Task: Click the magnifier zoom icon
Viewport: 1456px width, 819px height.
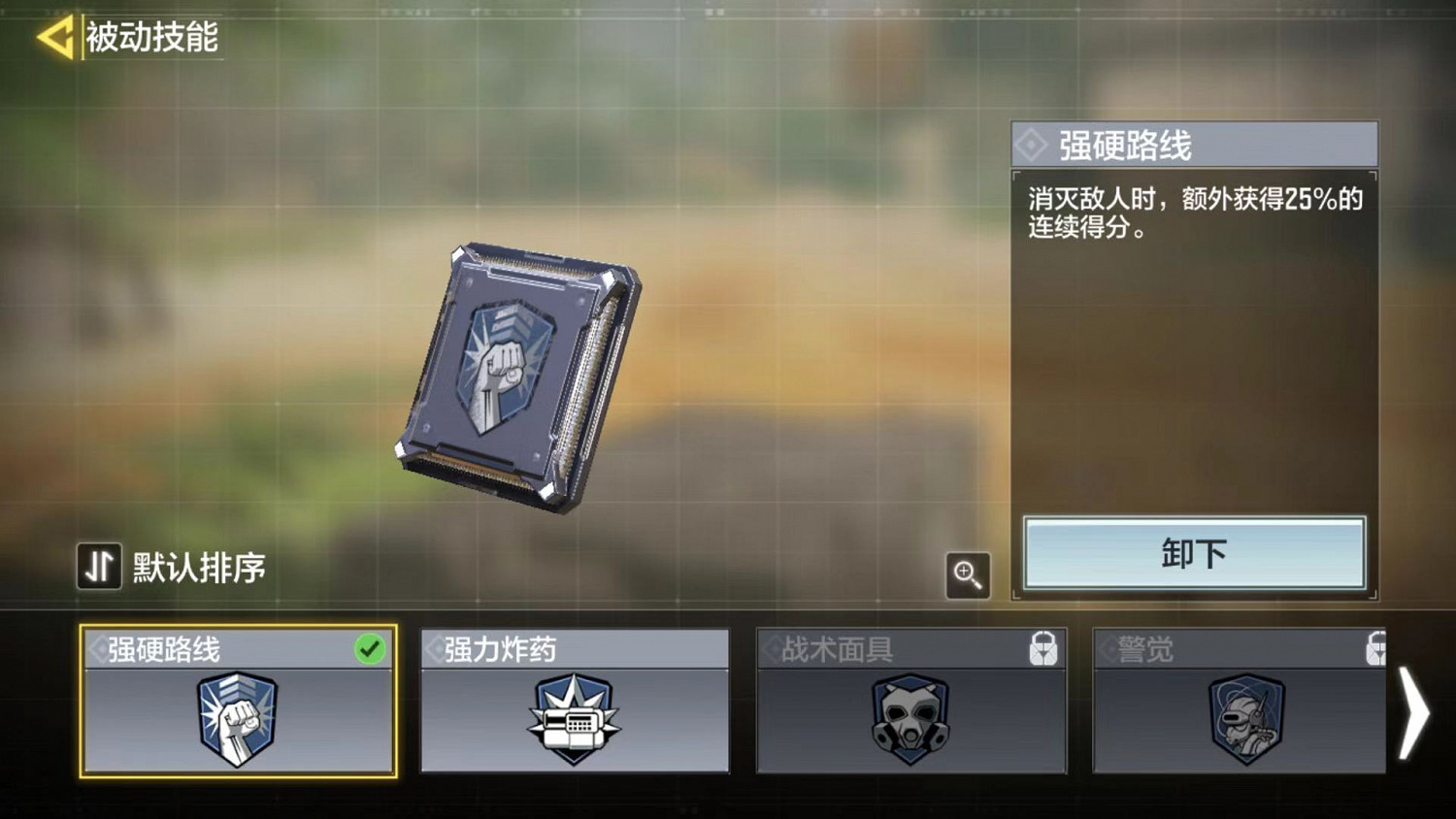Action: tap(967, 576)
